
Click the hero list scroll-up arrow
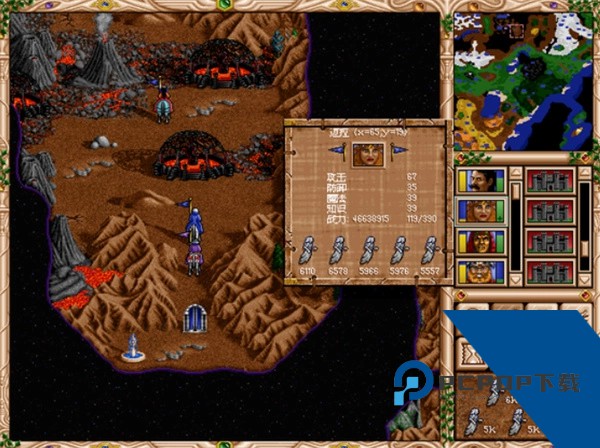coord(515,173)
